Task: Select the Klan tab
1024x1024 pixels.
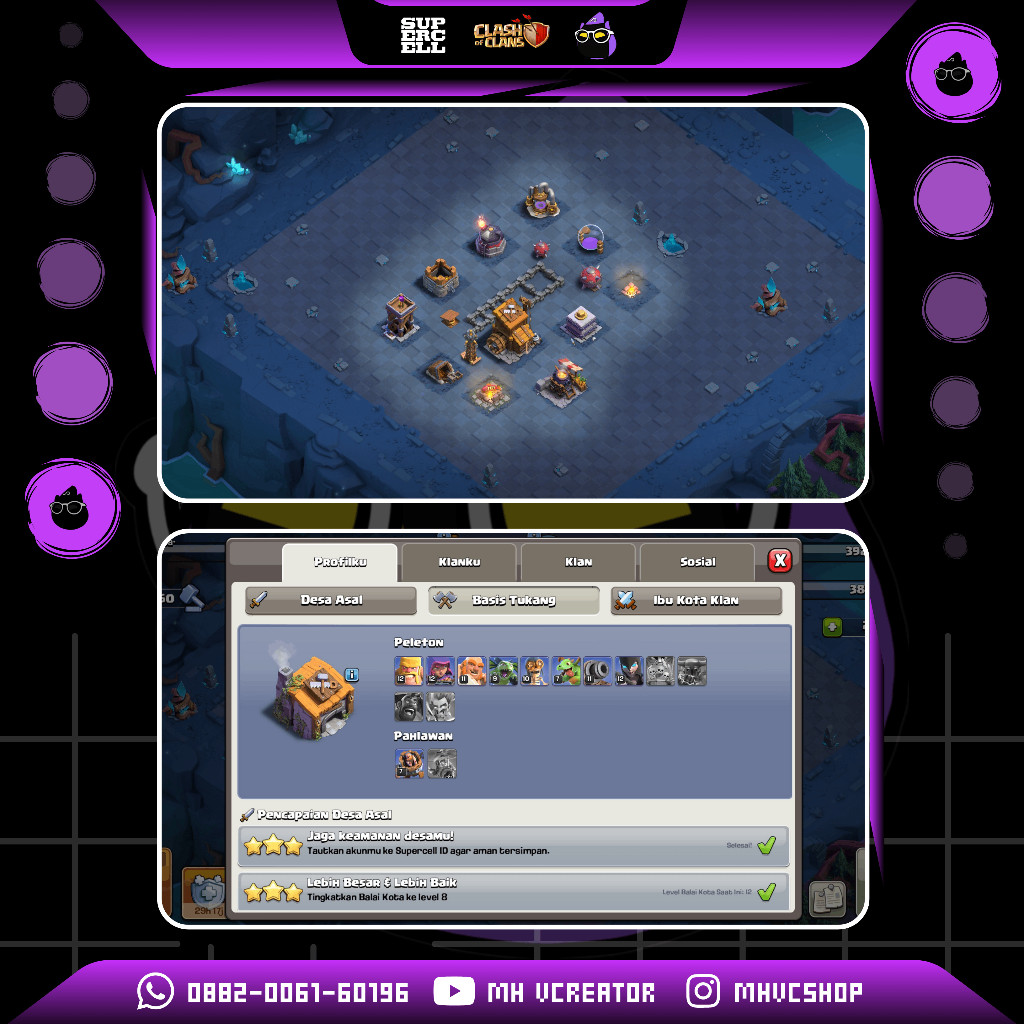Action: (x=578, y=563)
